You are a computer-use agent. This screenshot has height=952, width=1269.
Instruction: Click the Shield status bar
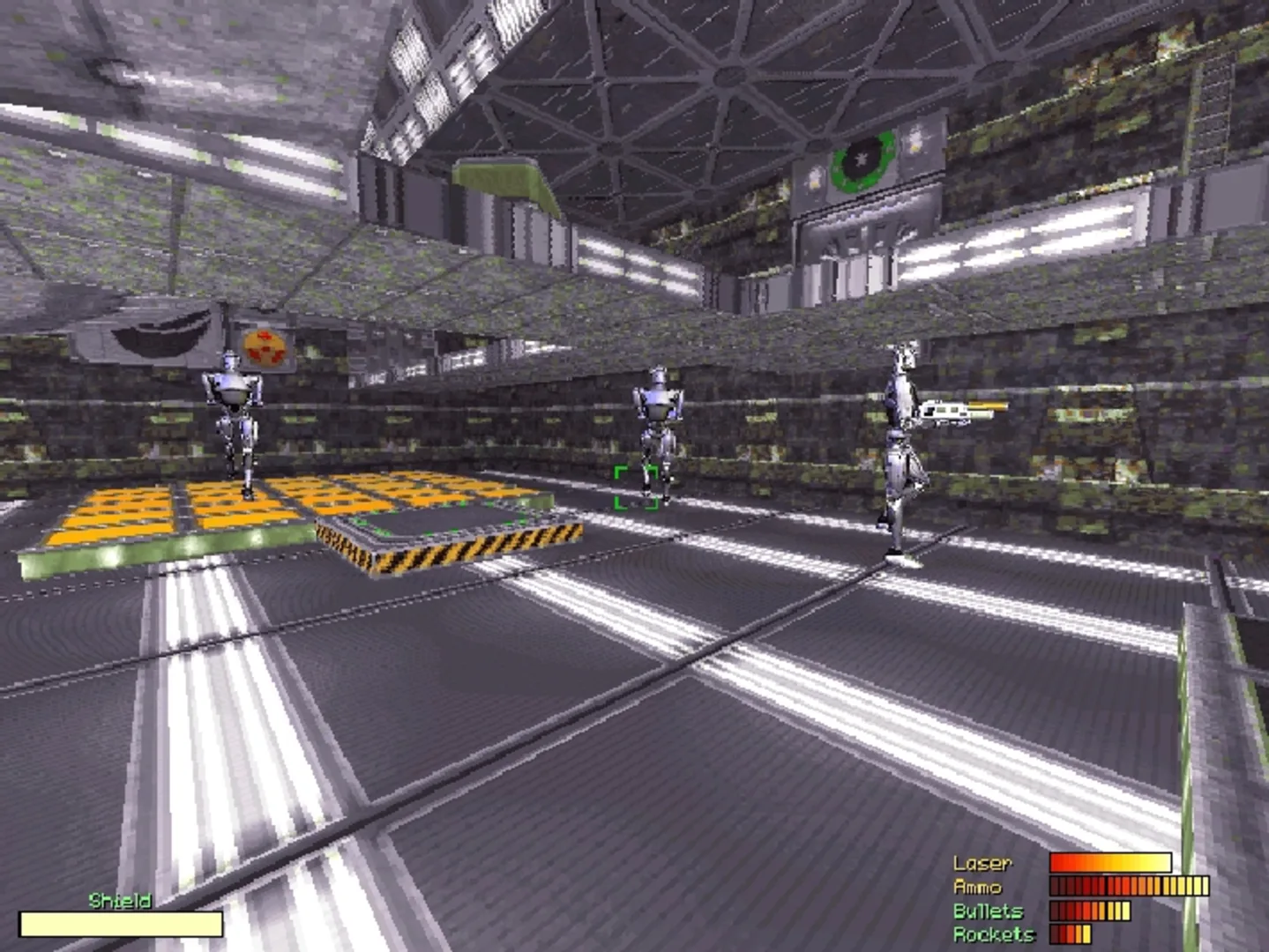(121, 924)
